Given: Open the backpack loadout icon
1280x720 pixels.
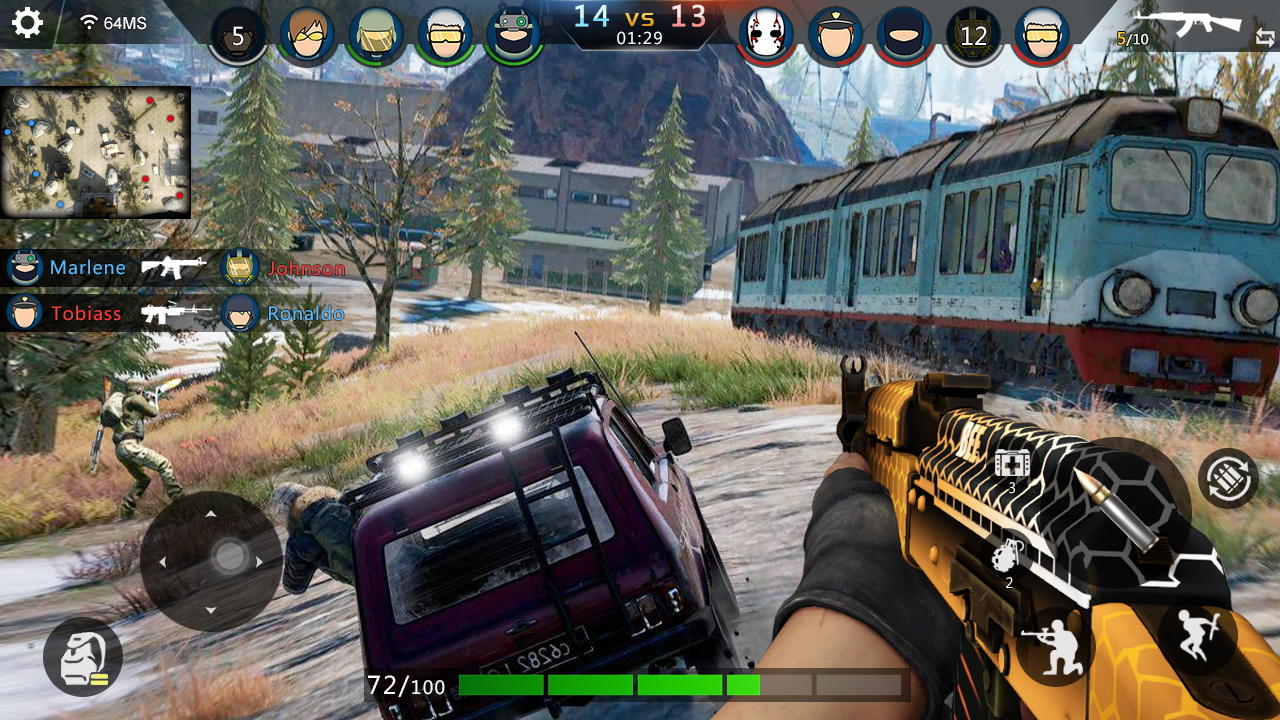Looking at the screenshot, I should [85, 657].
